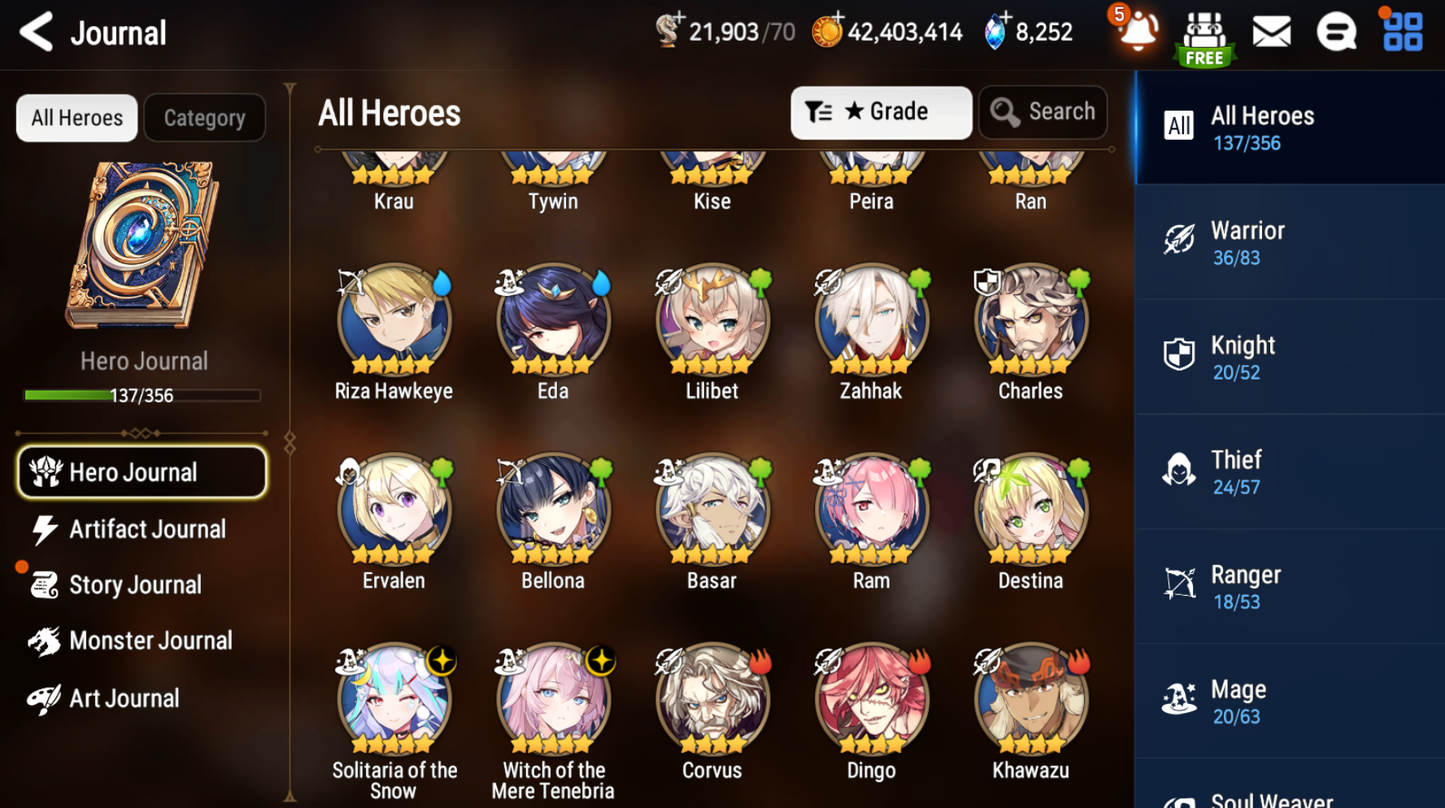Open the Story Journal
This screenshot has height=808, width=1445.
click(x=133, y=585)
